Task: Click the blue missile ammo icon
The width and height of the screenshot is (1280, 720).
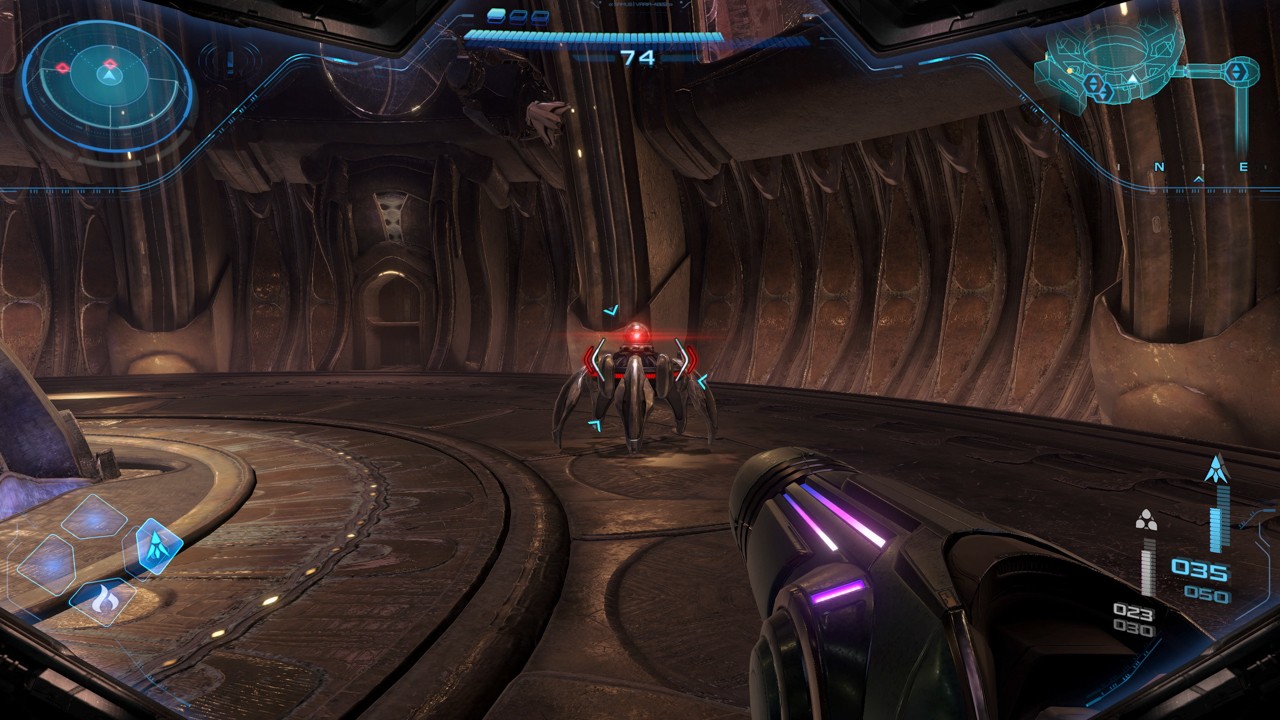Action: coord(1216,468)
